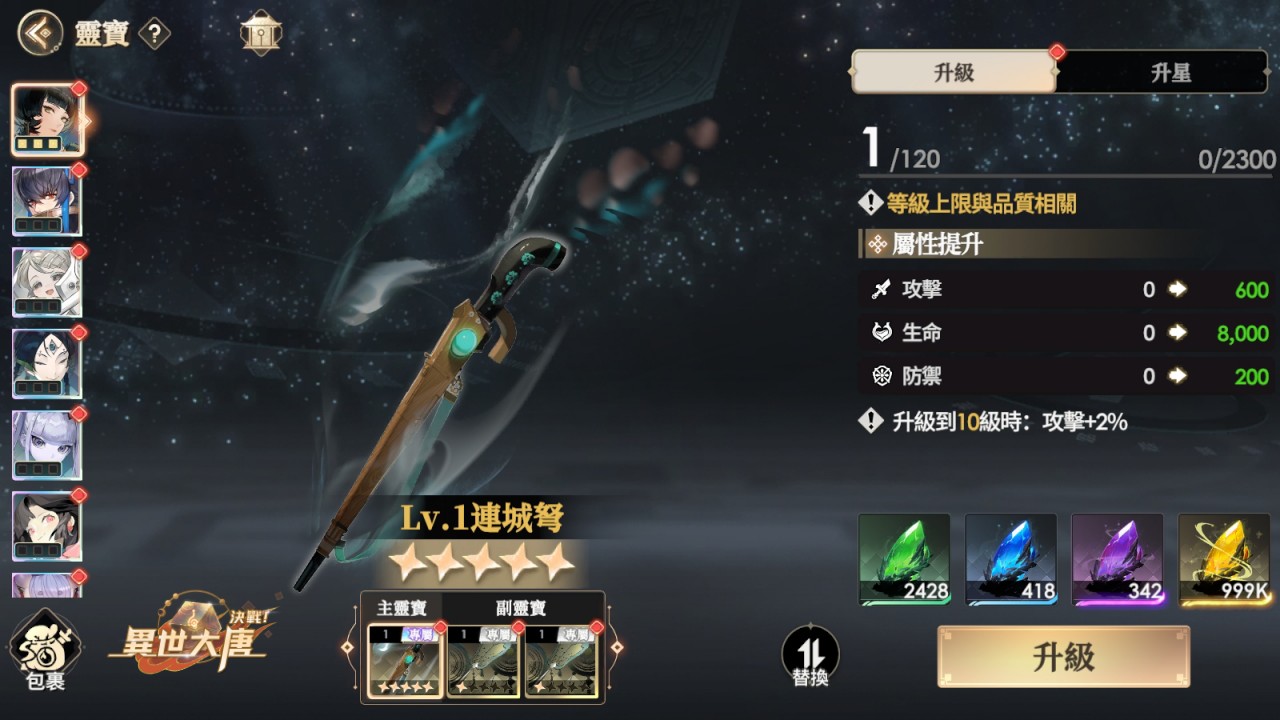This screenshot has width=1280, height=720.
Task: Choose the pale lavender-haired character portrait
Action: pos(47,446)
